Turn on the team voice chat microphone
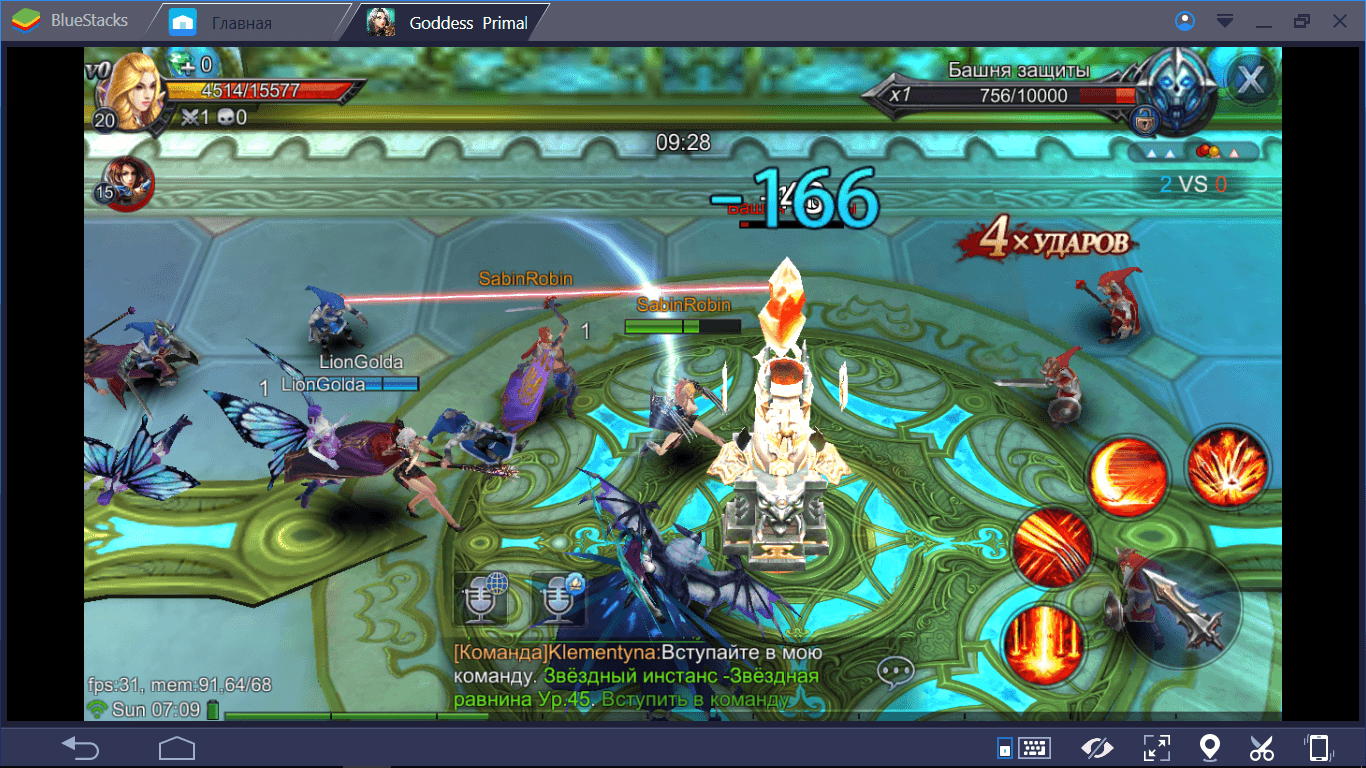 point(557,599)
